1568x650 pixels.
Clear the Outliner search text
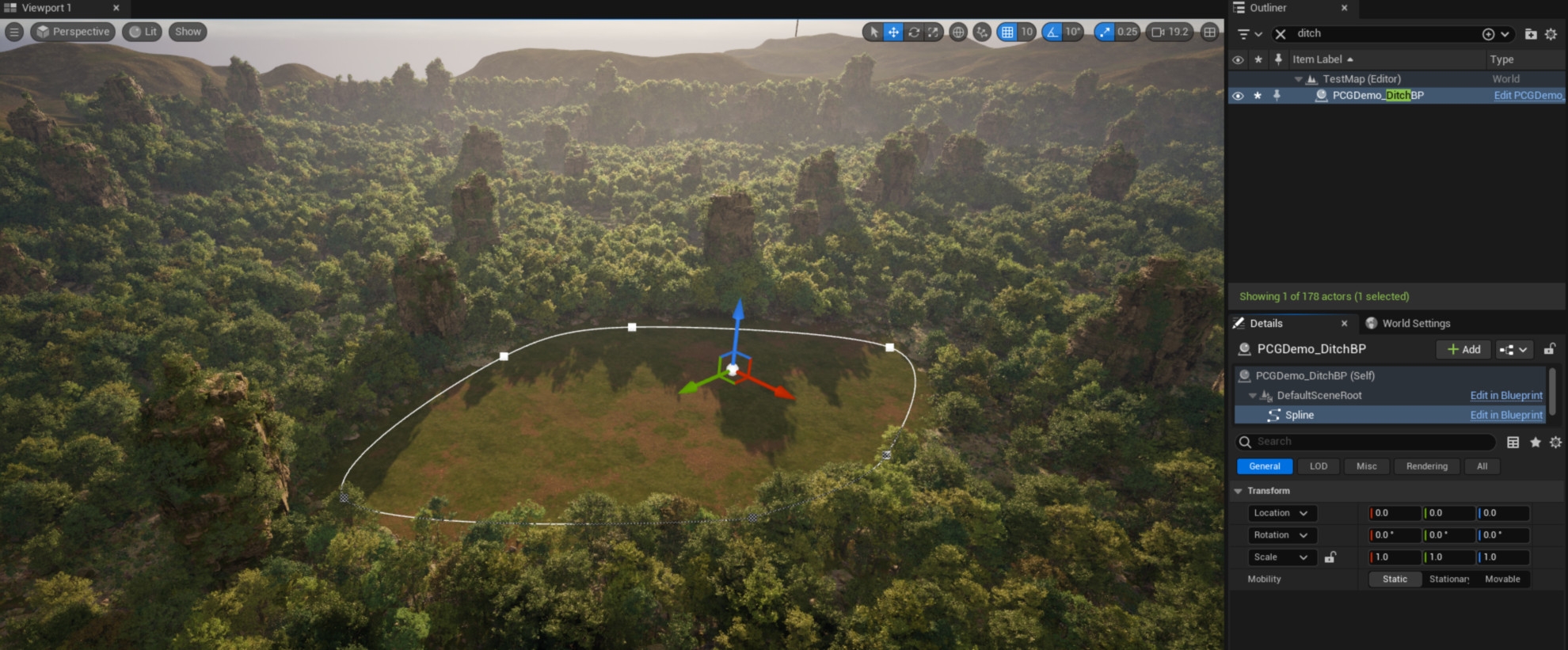1280,34
